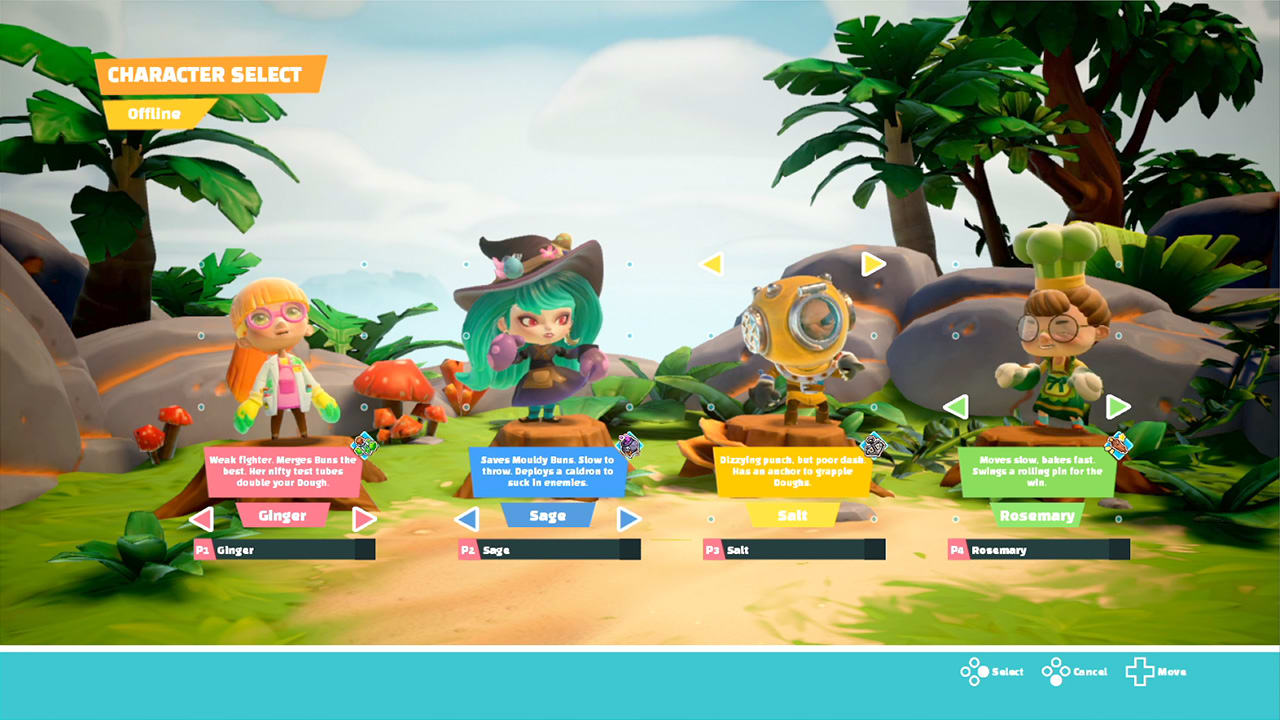
Task: Click the Move D-pad icon in the hint bar
Action: tap(1140, 671)
